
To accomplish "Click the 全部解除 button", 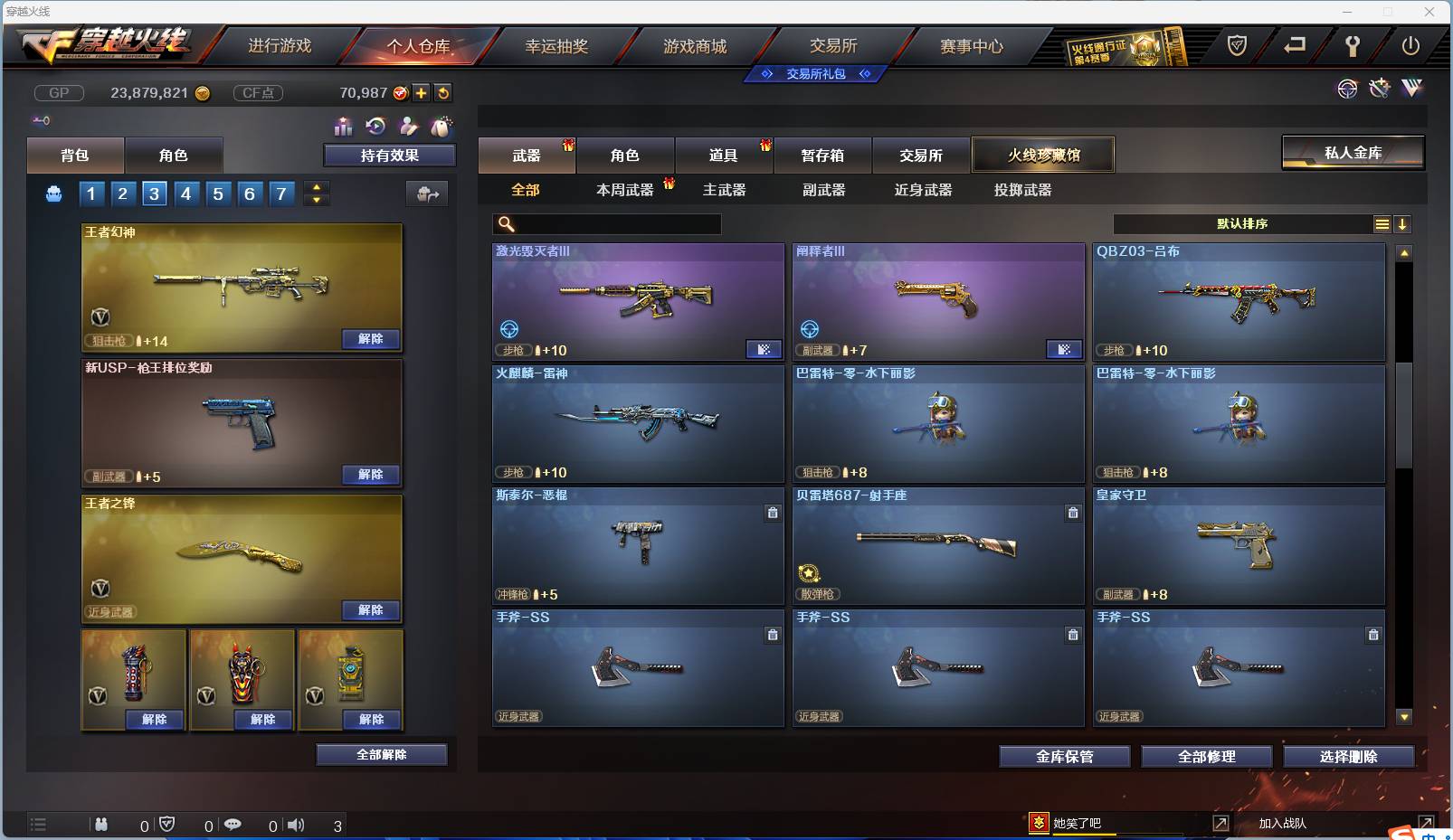I will point(382,754).
